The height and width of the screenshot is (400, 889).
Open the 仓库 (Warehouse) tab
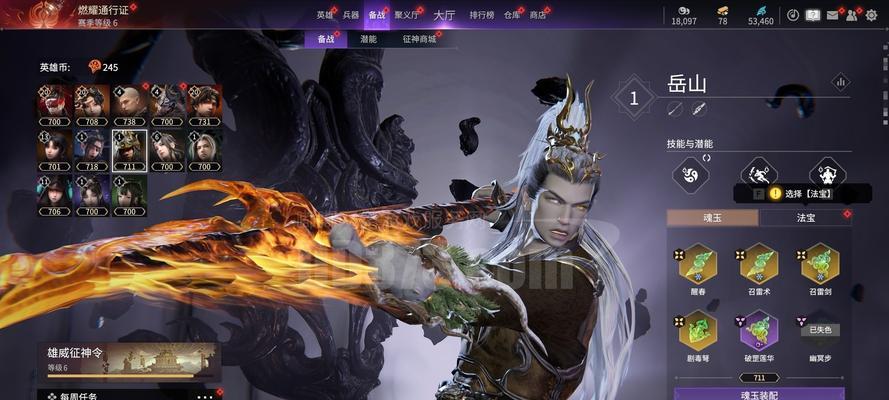coord(512,15)
